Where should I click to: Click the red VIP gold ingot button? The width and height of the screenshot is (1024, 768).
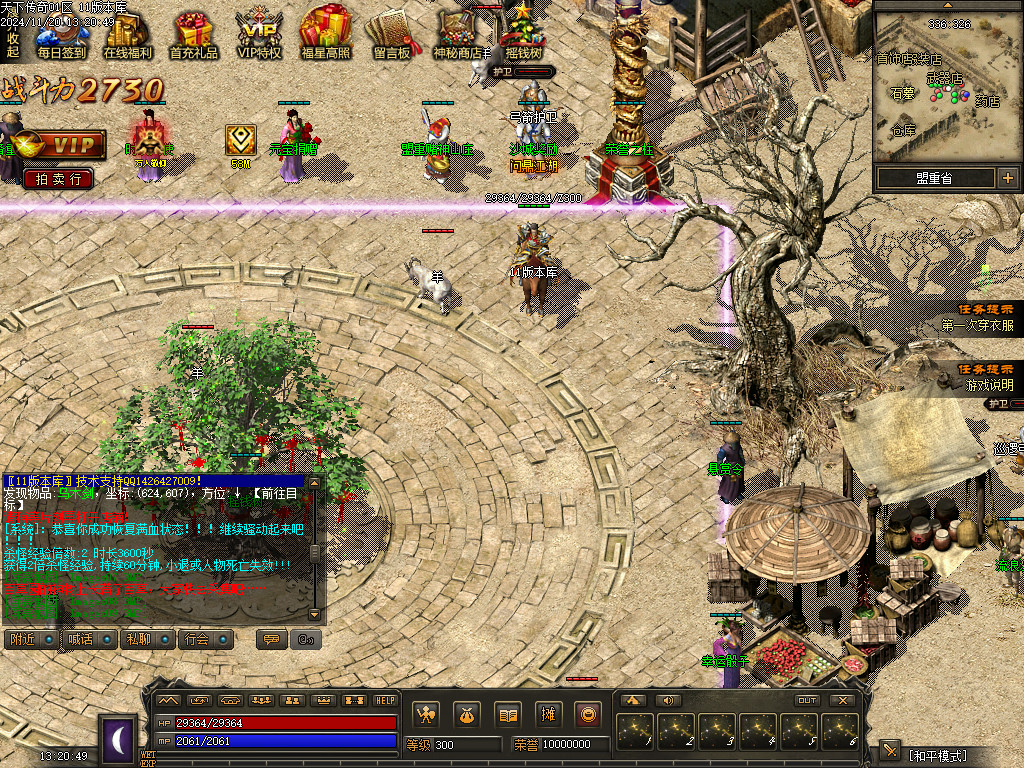(x=60, y=145)
